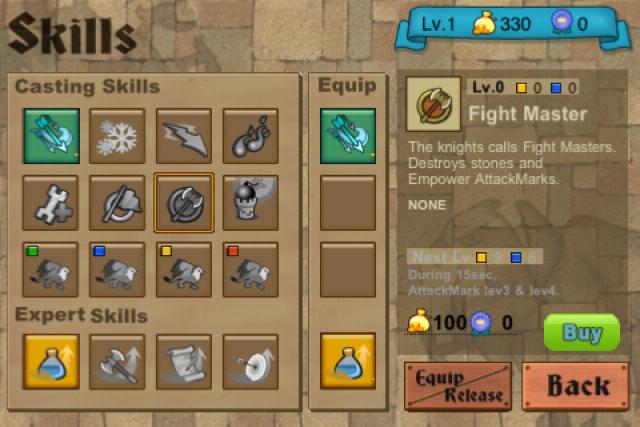Select the yellow-tagged griffin skill
Viewport: 640px width, 427px height.
pos(184,270)
